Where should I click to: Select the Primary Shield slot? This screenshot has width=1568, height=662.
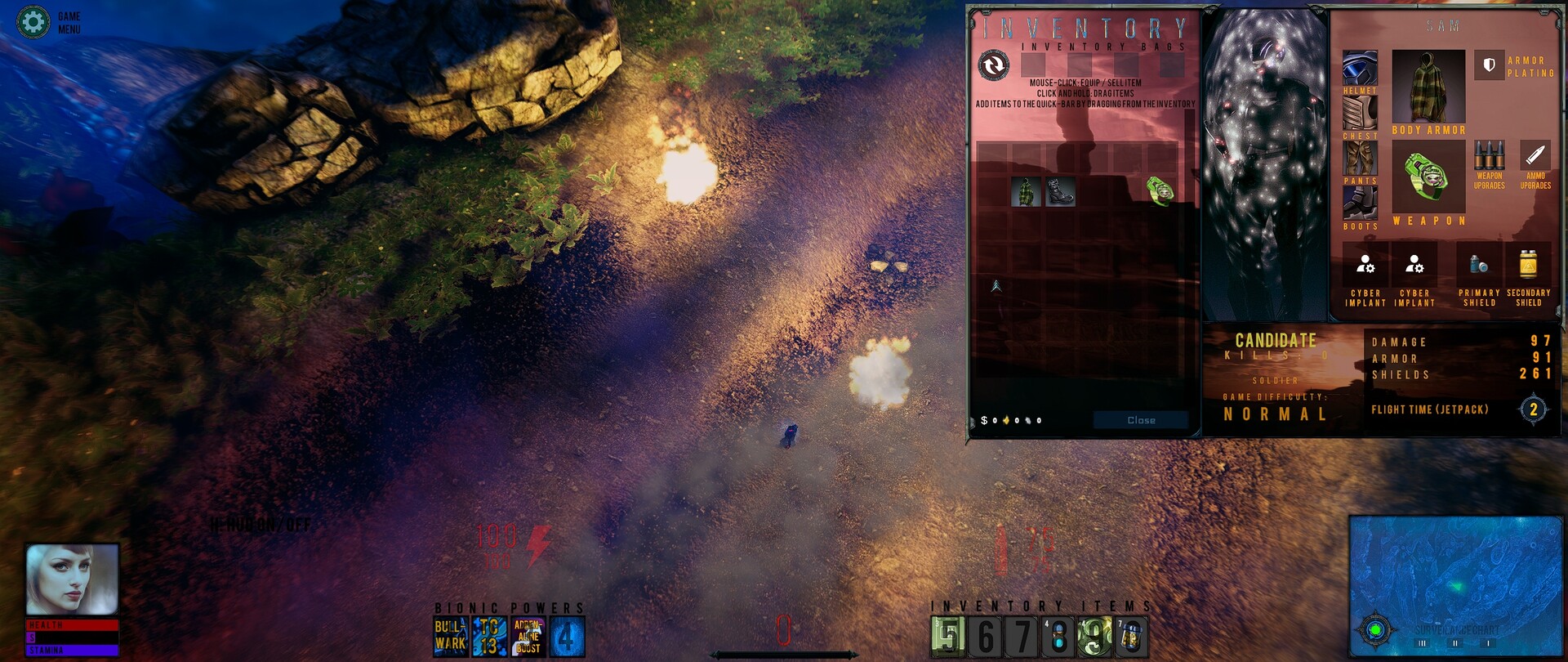(x=1479, y=265)
